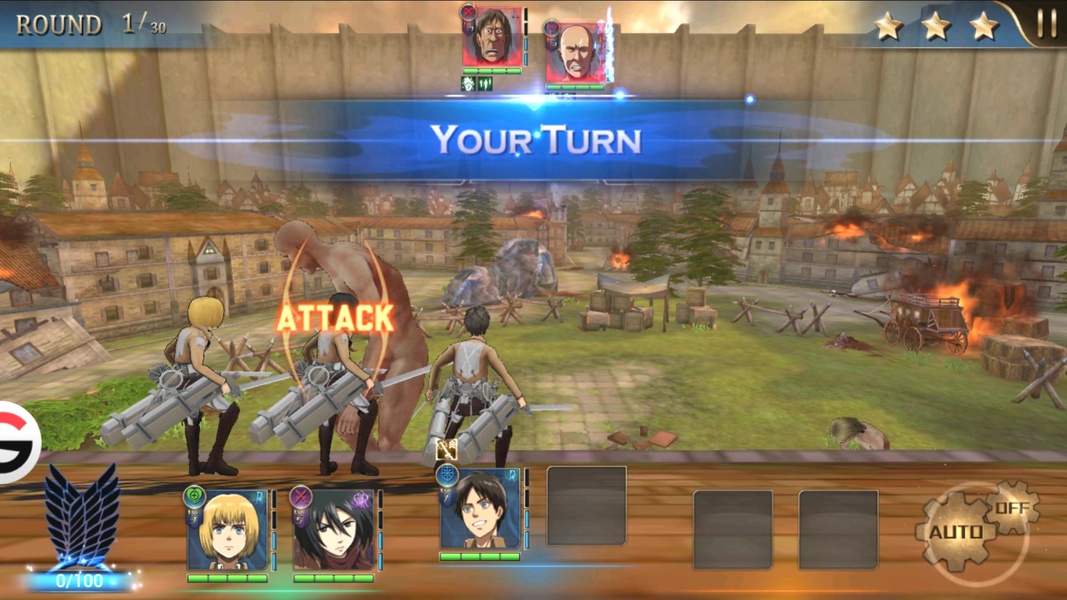Select Mikasa's character card
1067x600 pixels.
pyautogui.click(x=333, y=532)
